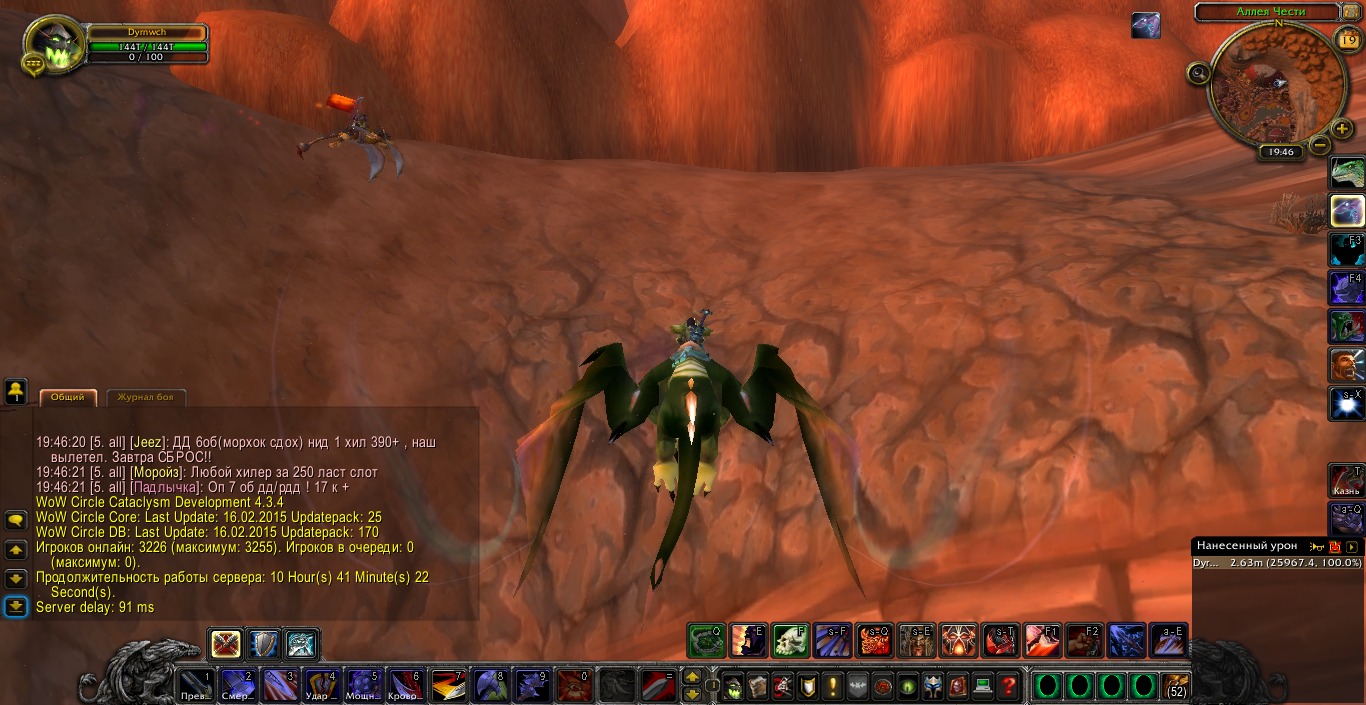
Task: Open the Журнал боя combat log tab
Action: coord(145,397)
